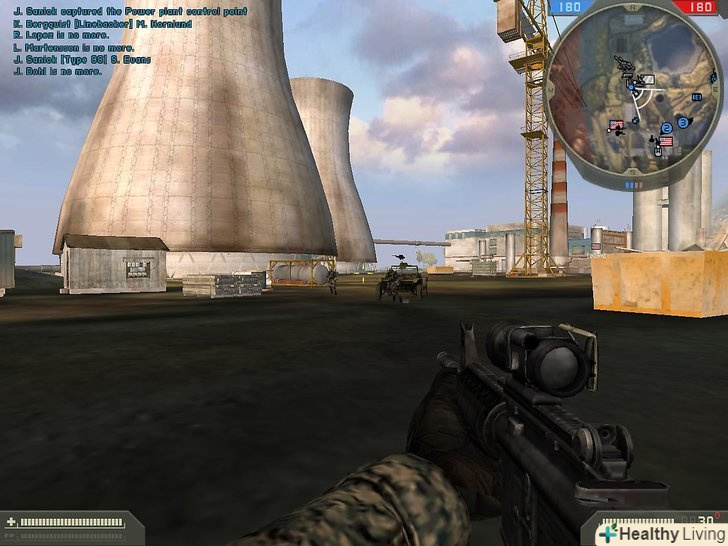Viewport: 728px width, 546px height.
Task: Select the squad 2 marker on the minimap
Action: (x=666, y=128)
